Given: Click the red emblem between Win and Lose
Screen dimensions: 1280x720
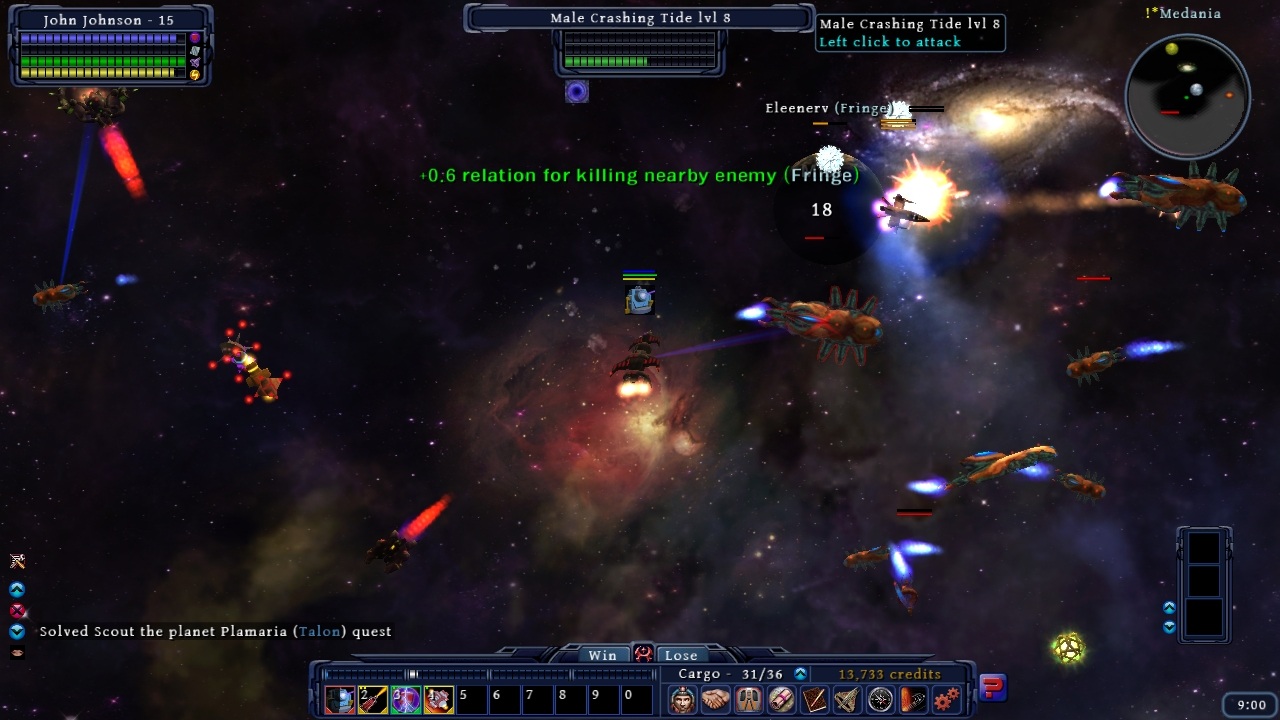Looking at the screenshot, I should (642, 653).
